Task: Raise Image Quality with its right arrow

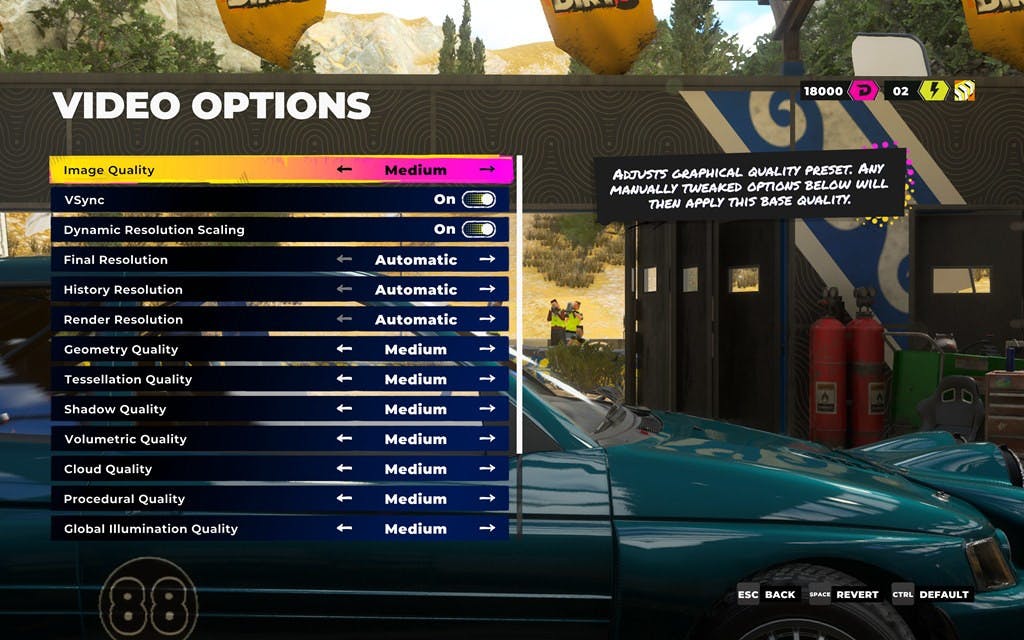Action: (487, 170)
